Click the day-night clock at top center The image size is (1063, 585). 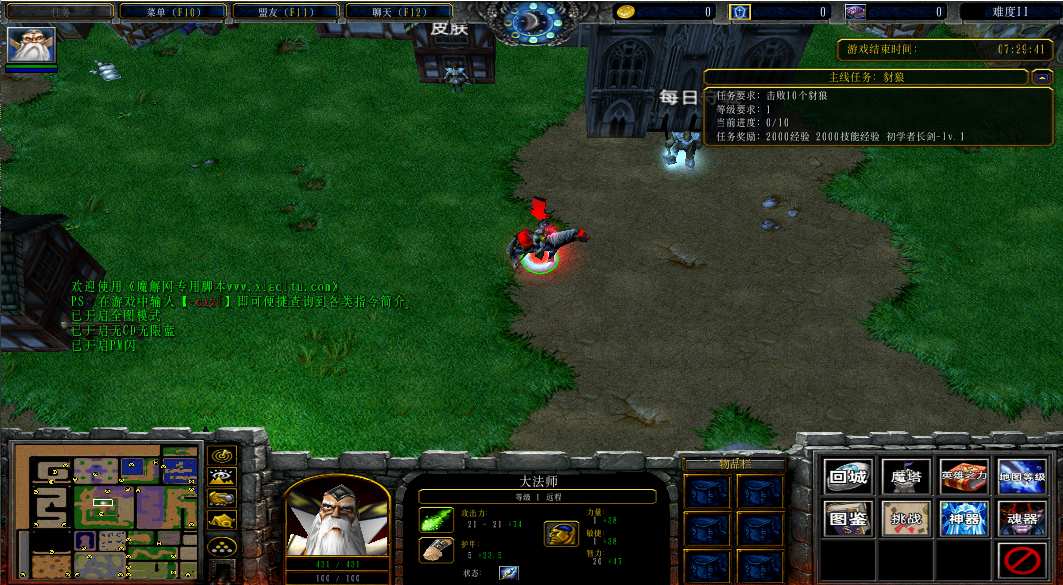click(530, 20)
